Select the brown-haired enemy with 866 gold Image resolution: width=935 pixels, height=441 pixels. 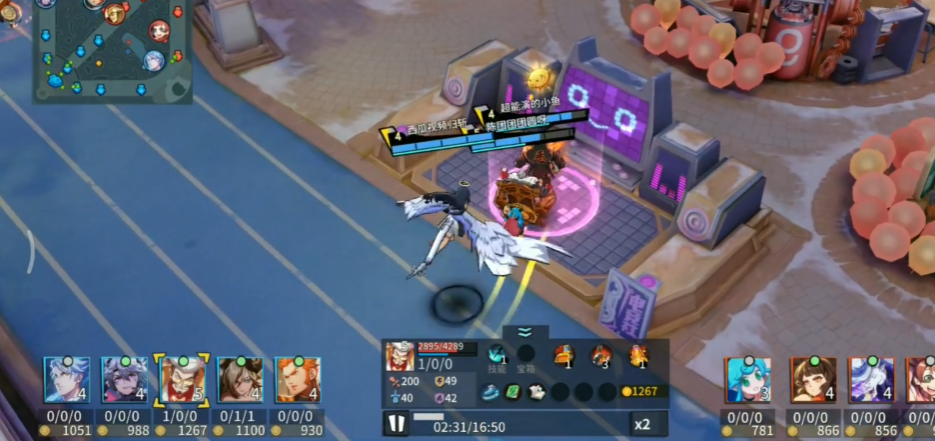[x=812, y=380]
